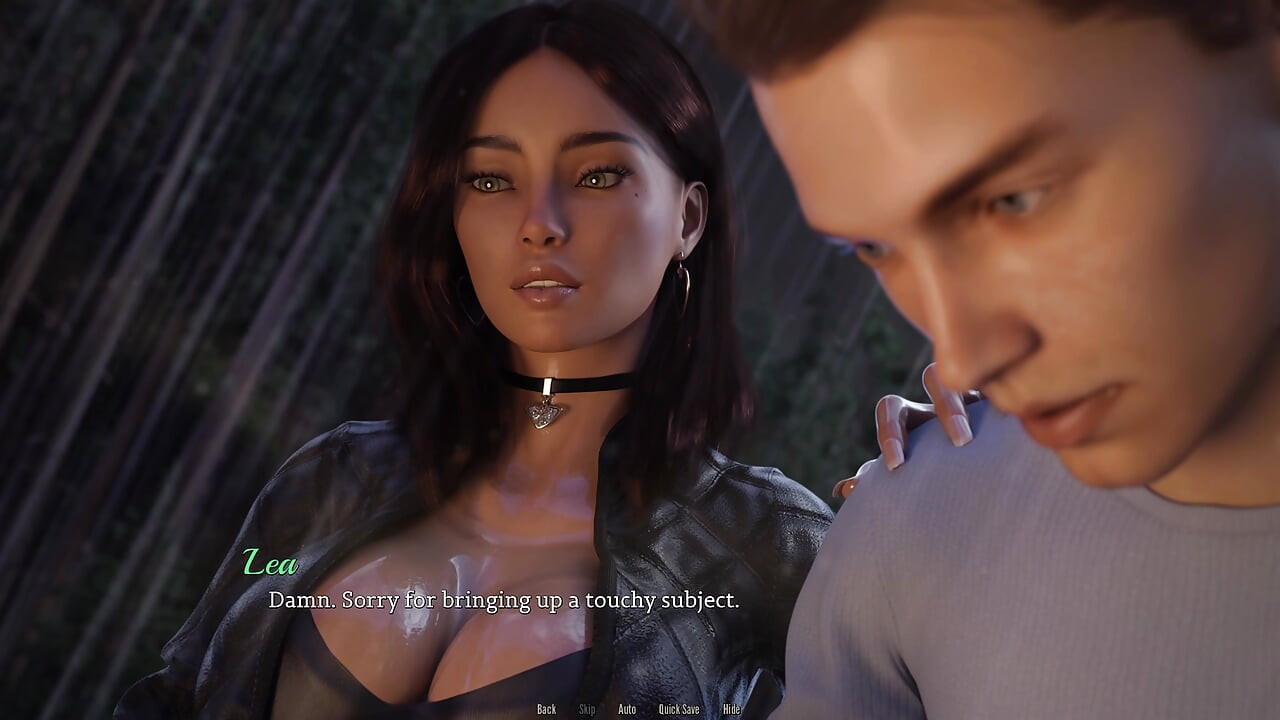The image size is (1280, 720).
Task: Click Quick Save before making a choice
Action: (x=679, y=708)
